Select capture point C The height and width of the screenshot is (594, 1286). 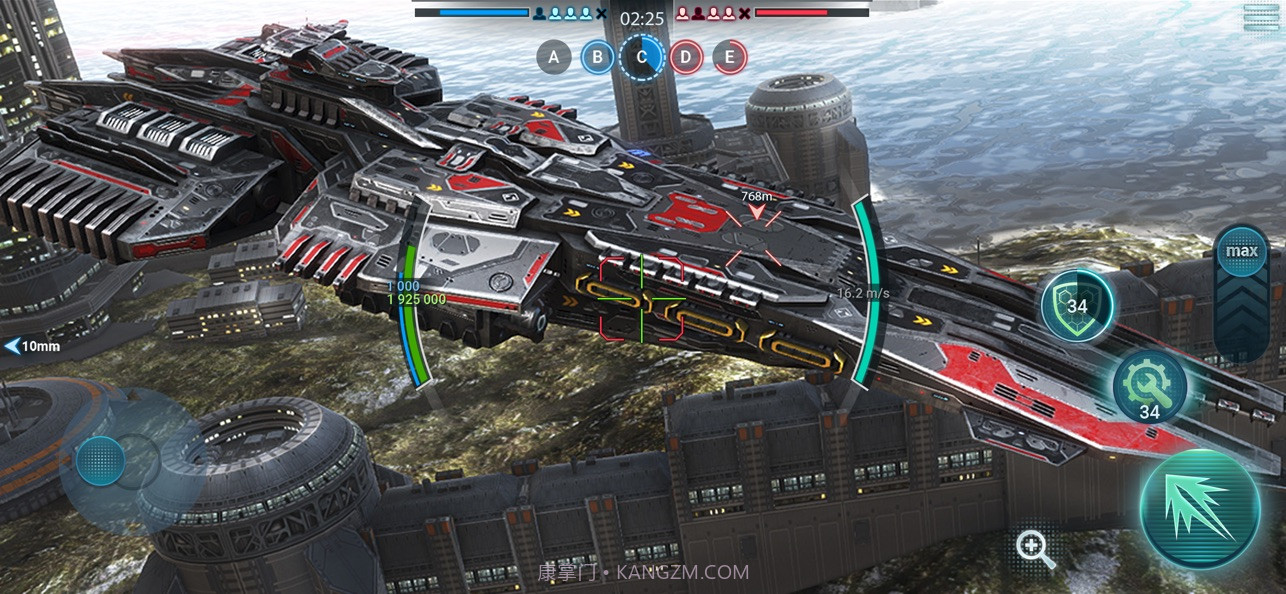pyautogui.click(x=642, y=57)
